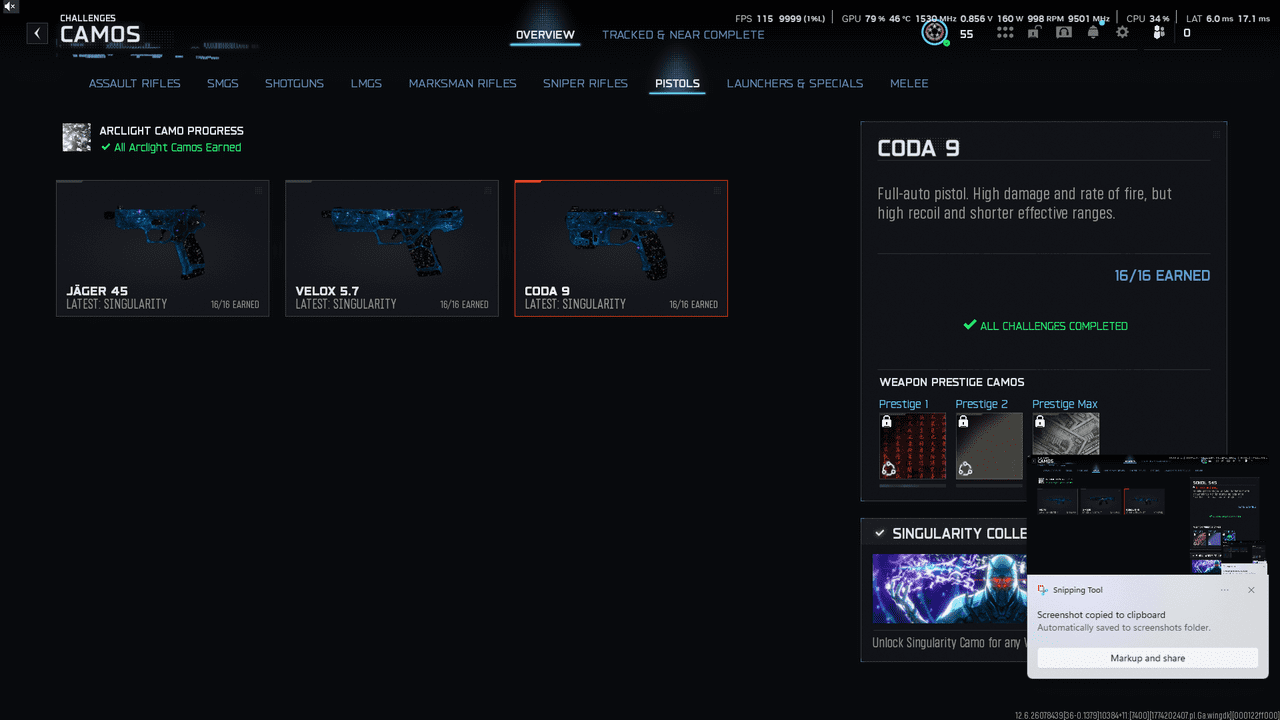Click the lock icon on Prestige 2 camo
This screenshot has height=720, width=1280.
tap(964, 421)
